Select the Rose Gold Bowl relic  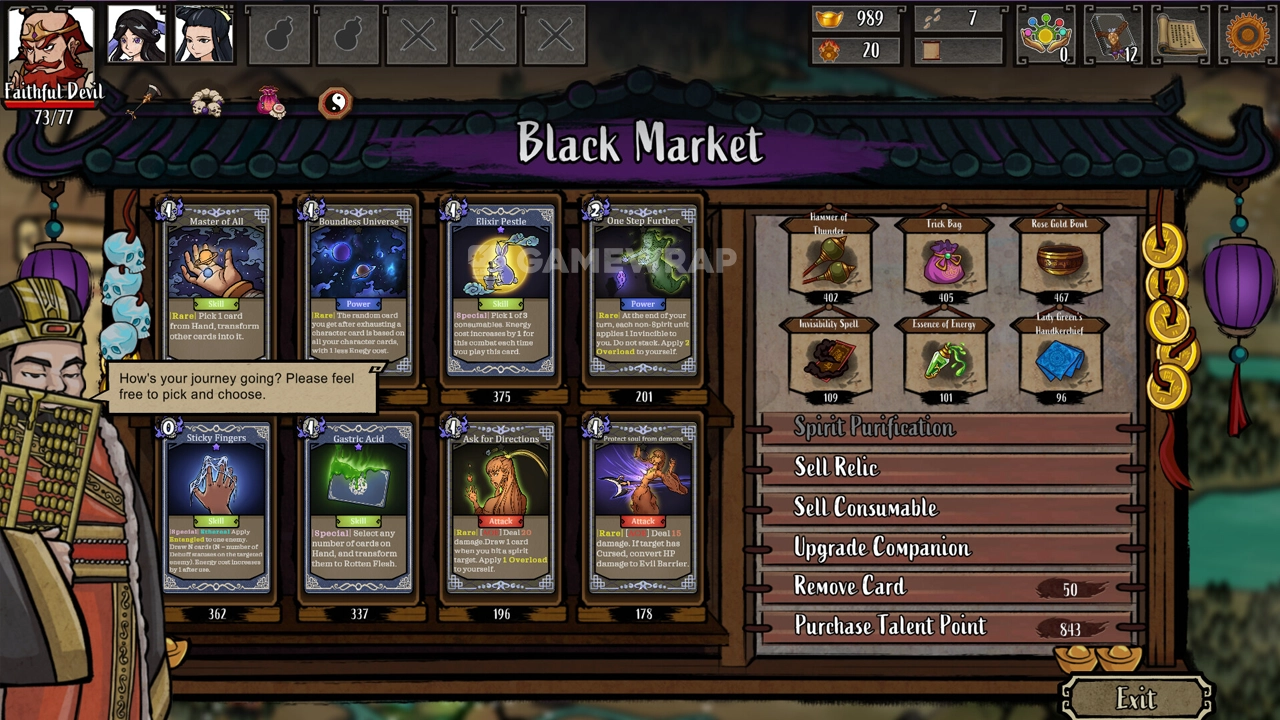[1060, 260]
